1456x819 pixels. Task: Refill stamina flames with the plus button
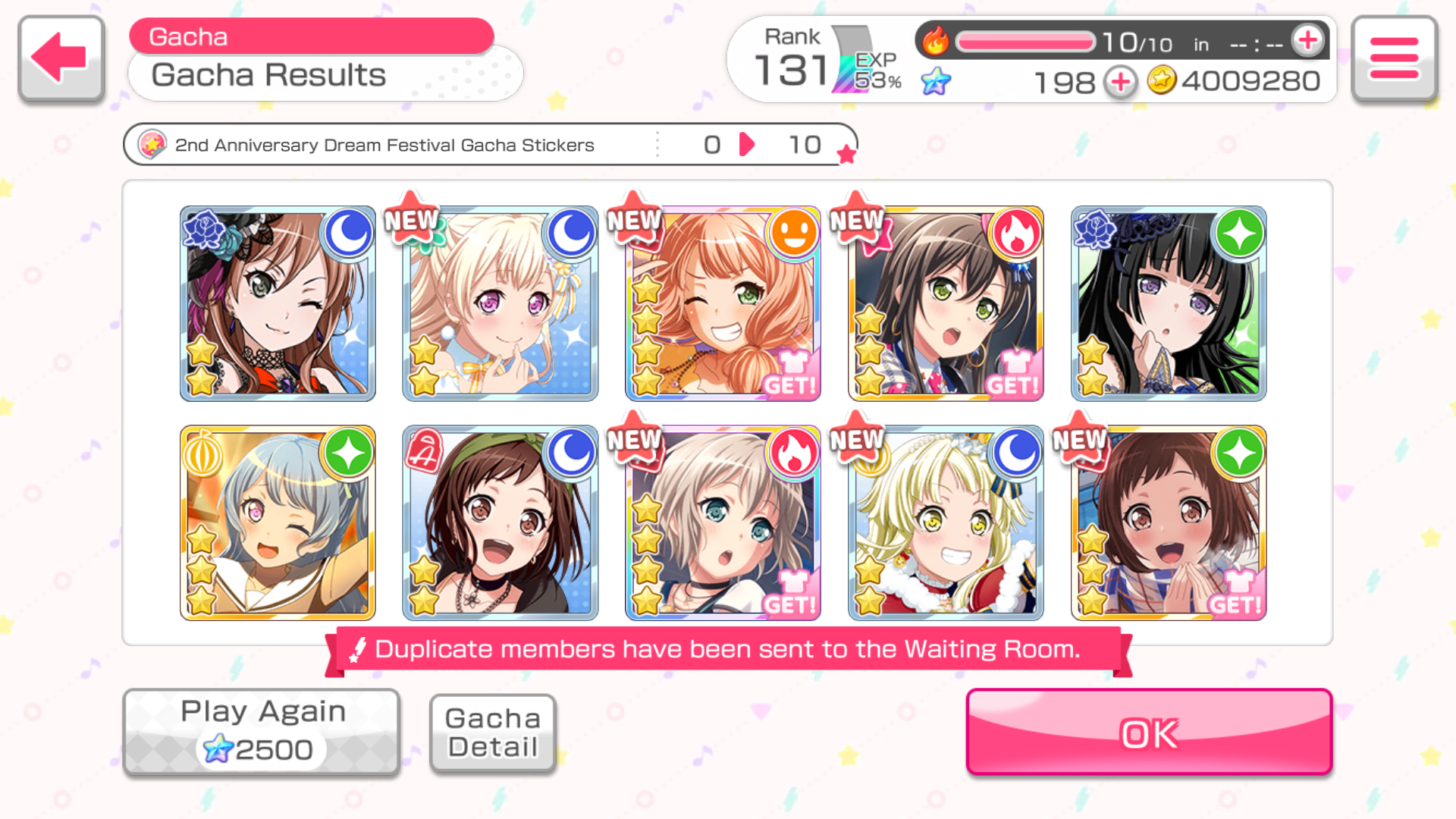pyautogui.click(x=1308, y=41)
